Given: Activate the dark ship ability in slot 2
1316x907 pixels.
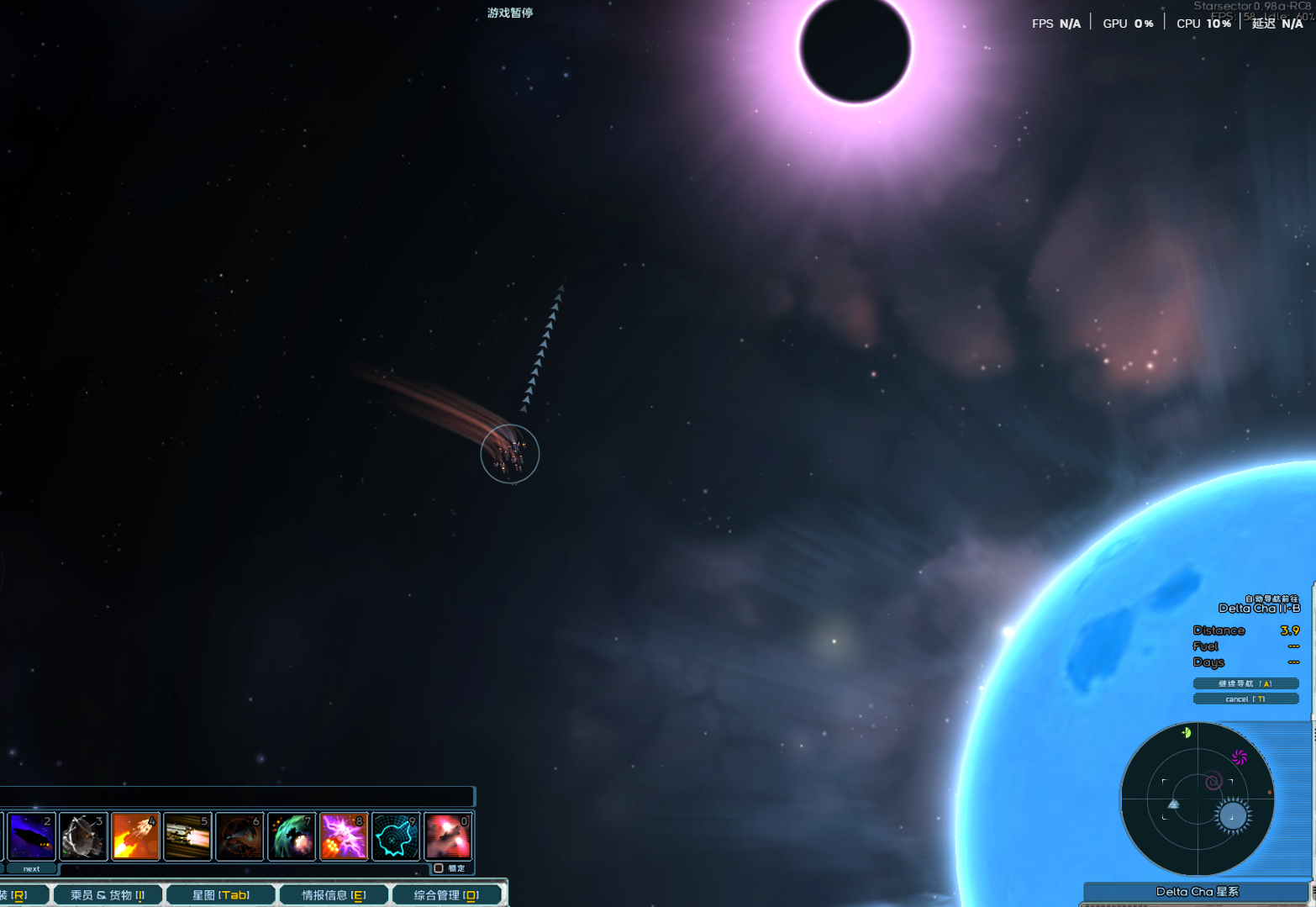Looking at the screenshot, I should [x=32, y=836].
